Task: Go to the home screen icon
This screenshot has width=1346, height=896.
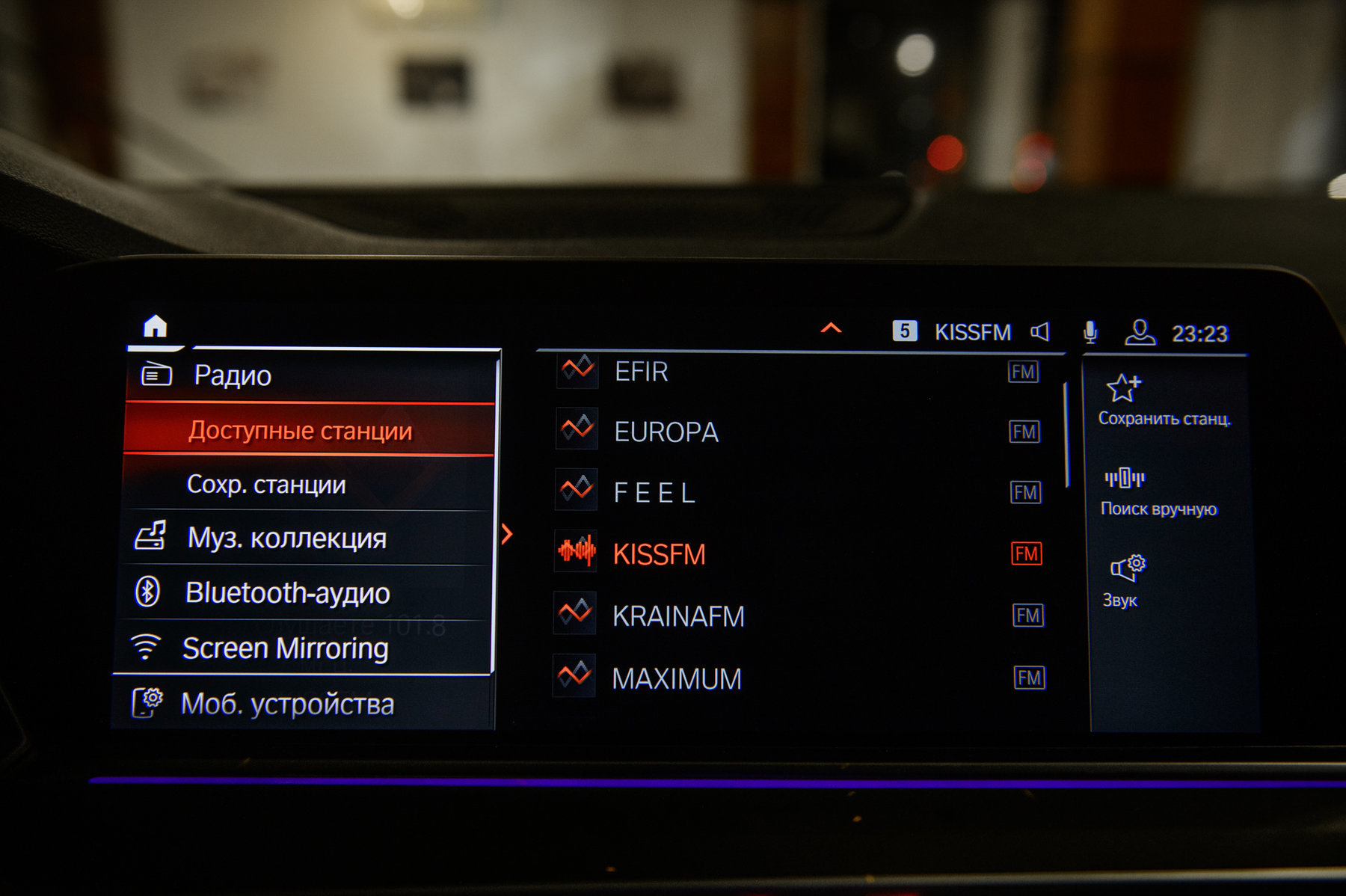Action: click(155, 327)
